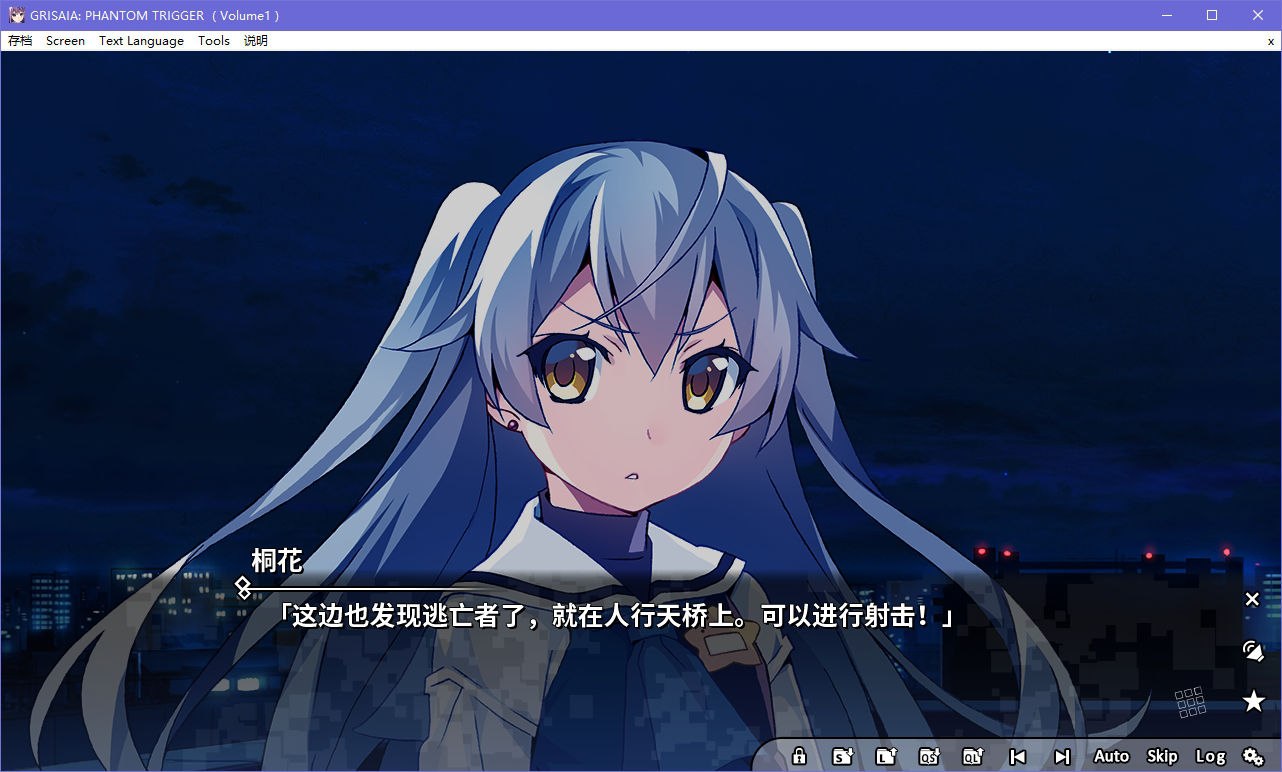The height and width of the screenshot is (772, 1282).
Task: Open the load screen via L icon
Action: point(886,757)
